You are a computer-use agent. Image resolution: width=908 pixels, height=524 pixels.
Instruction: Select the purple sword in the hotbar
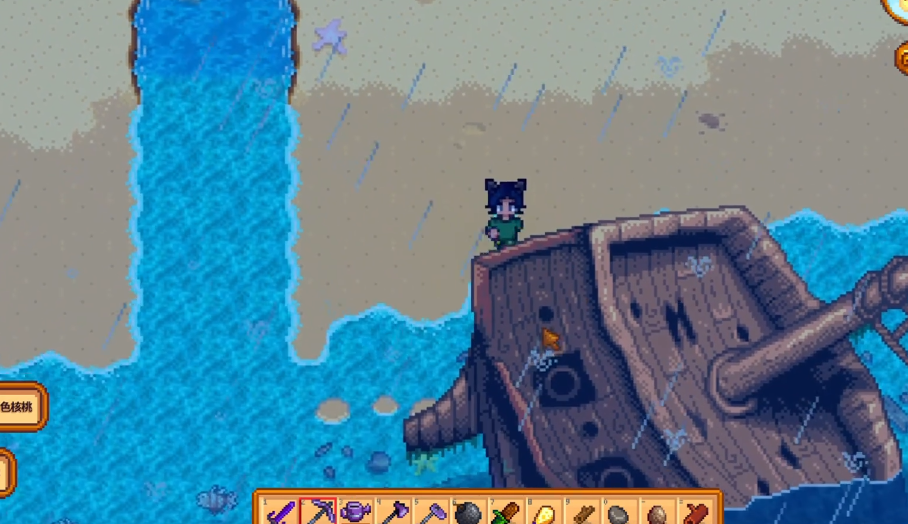point(281,513)
